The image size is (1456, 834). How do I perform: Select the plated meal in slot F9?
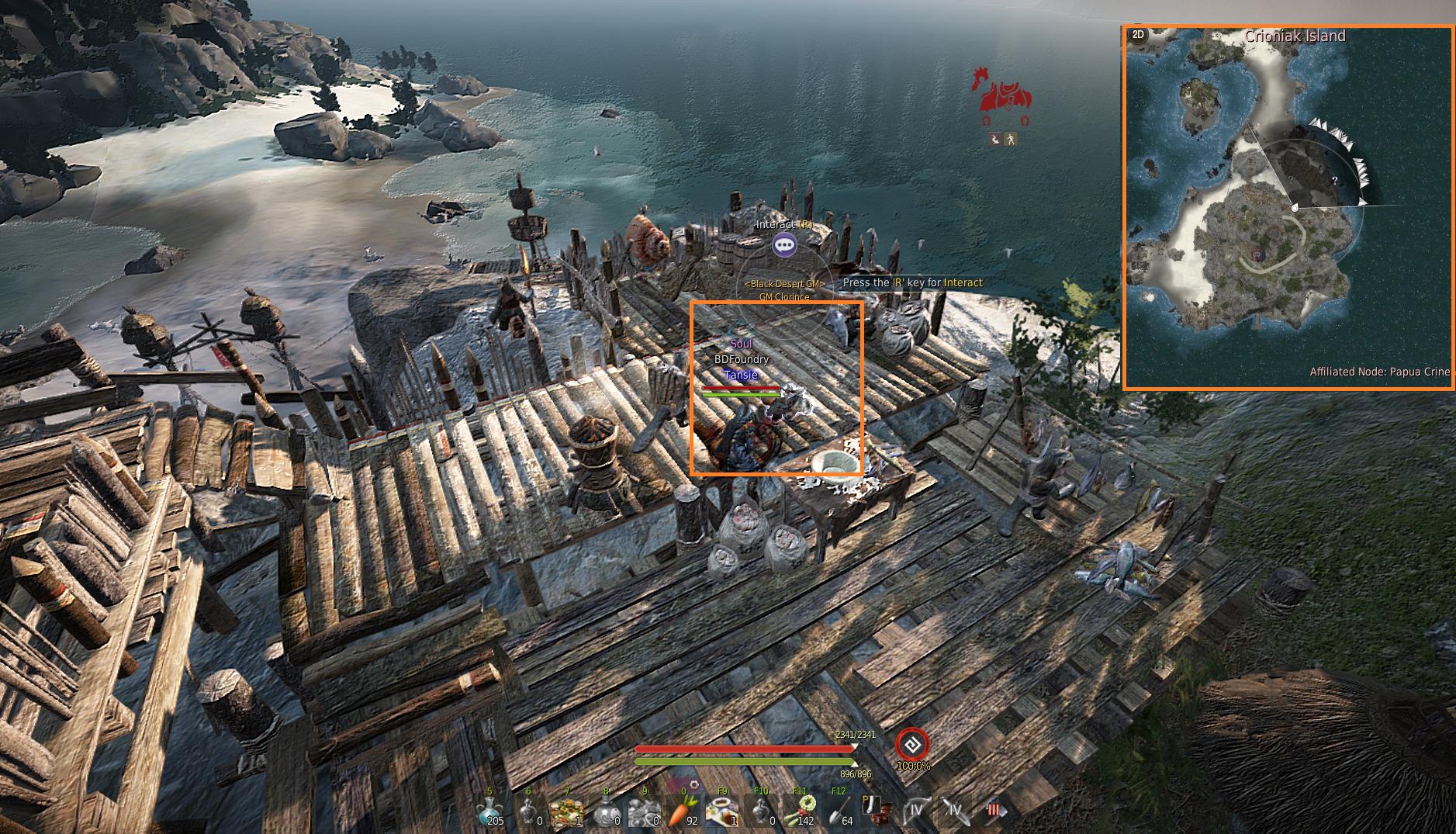coord(721,812)
